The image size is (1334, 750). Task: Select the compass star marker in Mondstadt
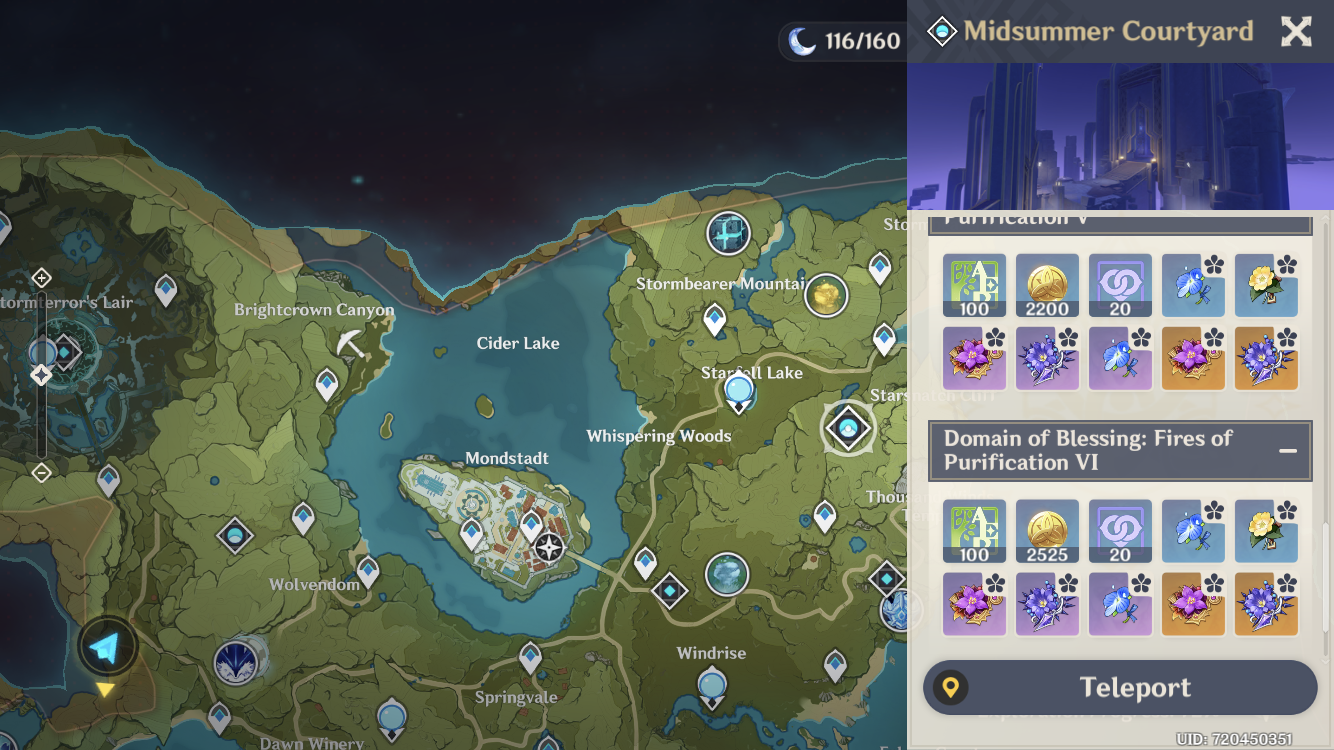point(549,547)
